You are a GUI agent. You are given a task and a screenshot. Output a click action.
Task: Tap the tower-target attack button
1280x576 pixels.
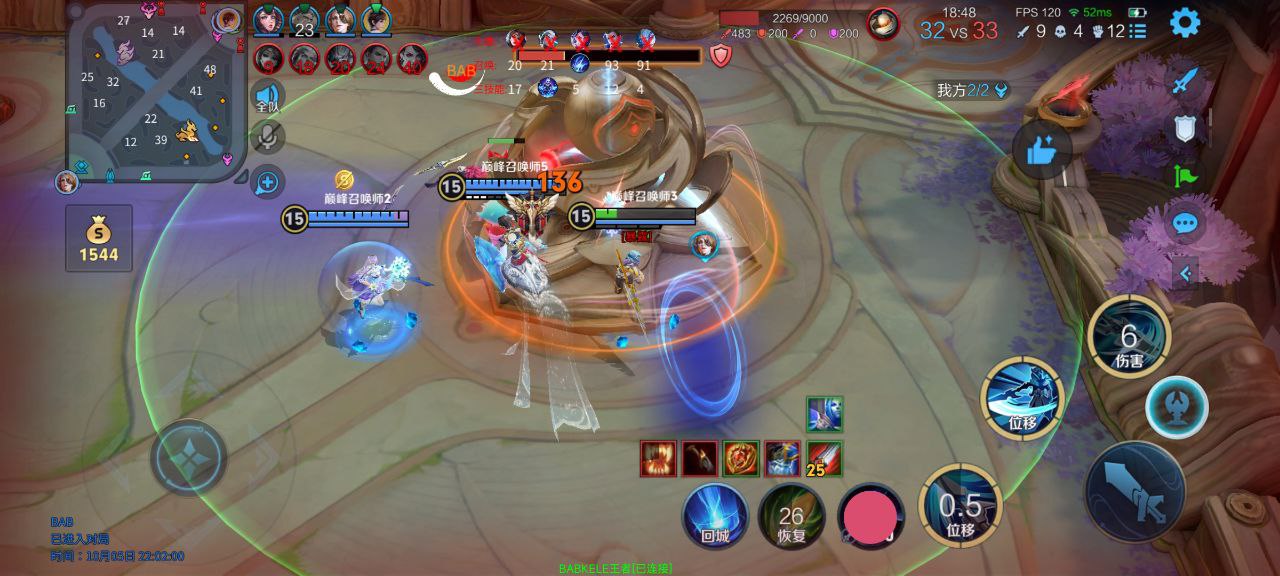tap(1177, 408)
